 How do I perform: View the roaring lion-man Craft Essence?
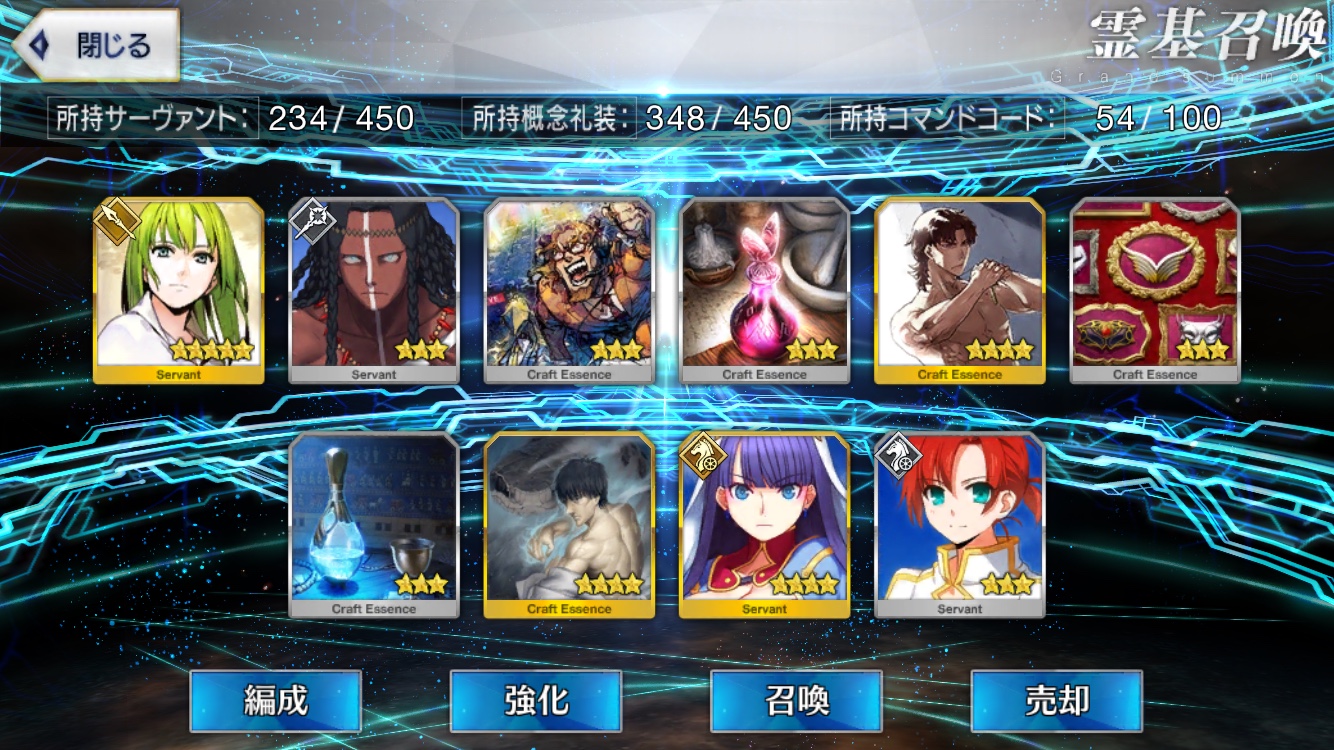569,290
